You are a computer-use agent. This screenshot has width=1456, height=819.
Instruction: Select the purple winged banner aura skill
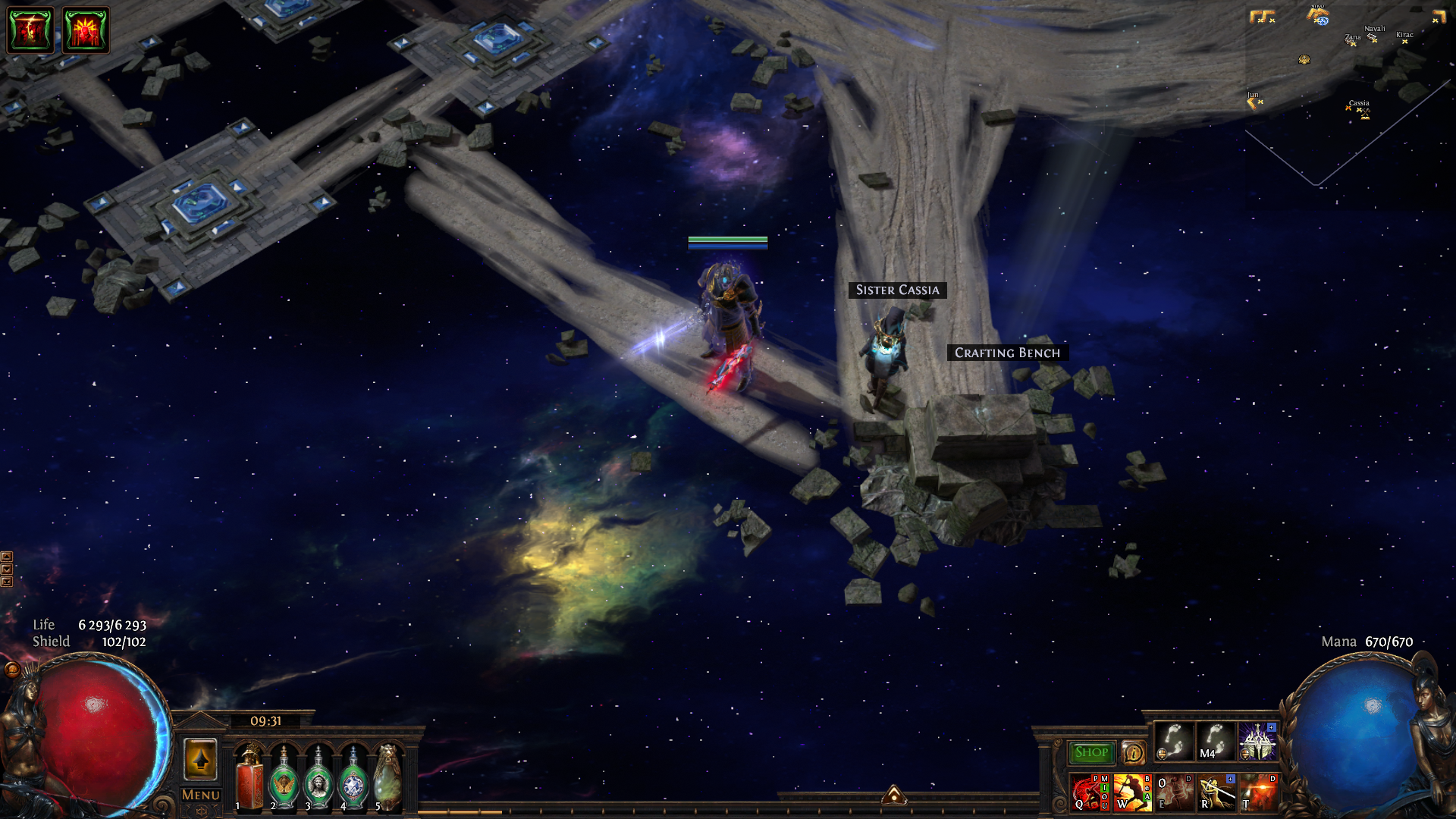[1258, 742]
